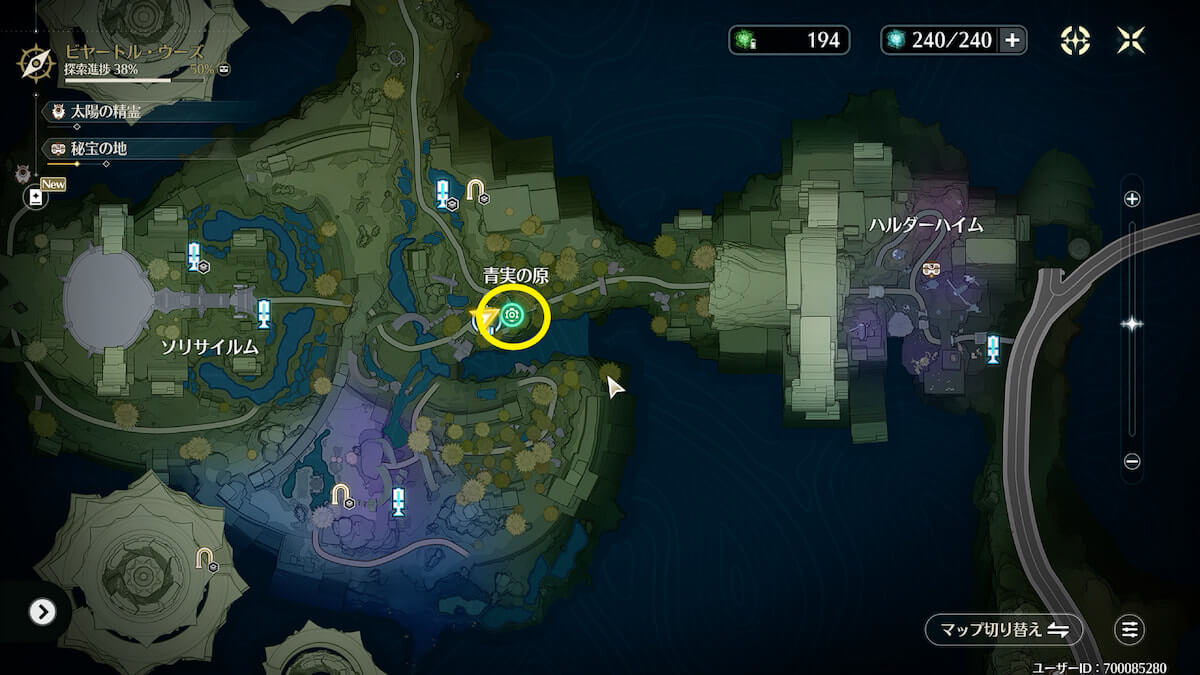Open the circular crosshair icon beside the close button
1200x675 pixels.
coord(1075,40)
